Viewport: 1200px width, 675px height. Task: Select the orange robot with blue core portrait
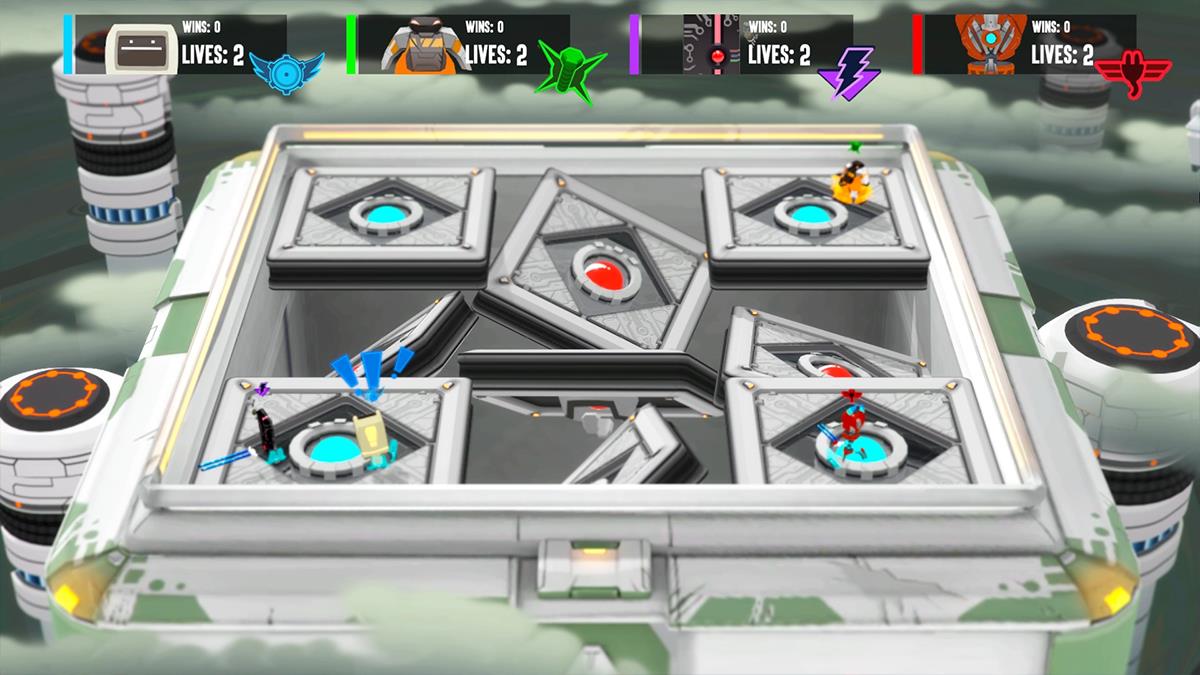pos(991,45)
